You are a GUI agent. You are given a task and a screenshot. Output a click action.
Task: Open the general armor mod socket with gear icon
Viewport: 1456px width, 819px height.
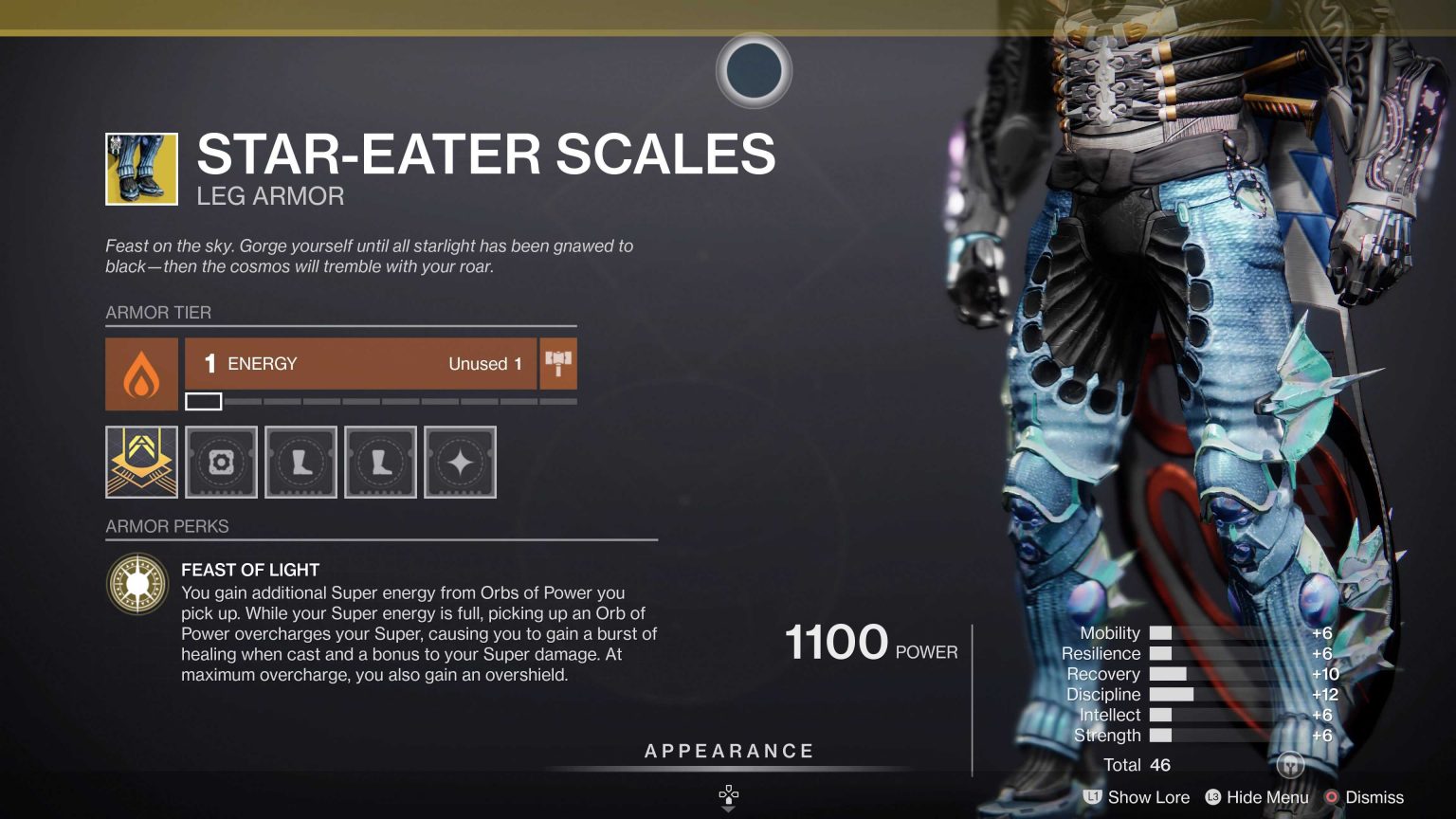(221, 462)
